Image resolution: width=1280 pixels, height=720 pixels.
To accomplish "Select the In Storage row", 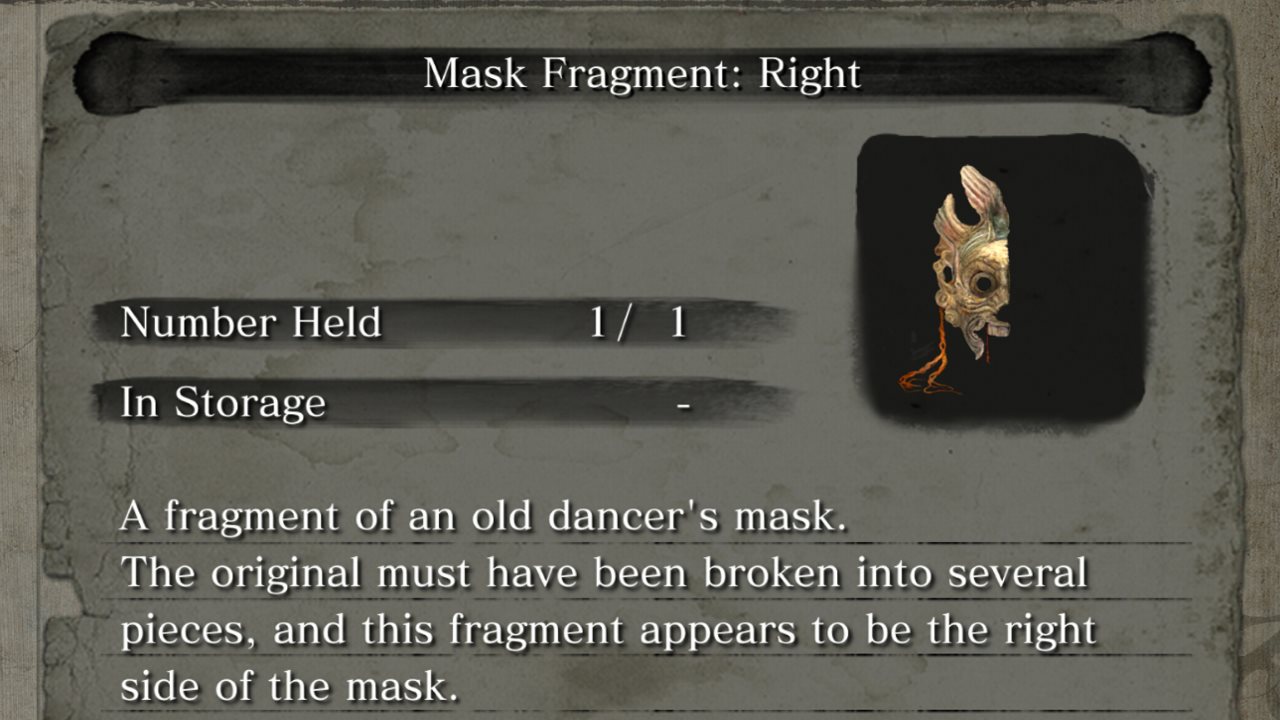I will [400, 402].
